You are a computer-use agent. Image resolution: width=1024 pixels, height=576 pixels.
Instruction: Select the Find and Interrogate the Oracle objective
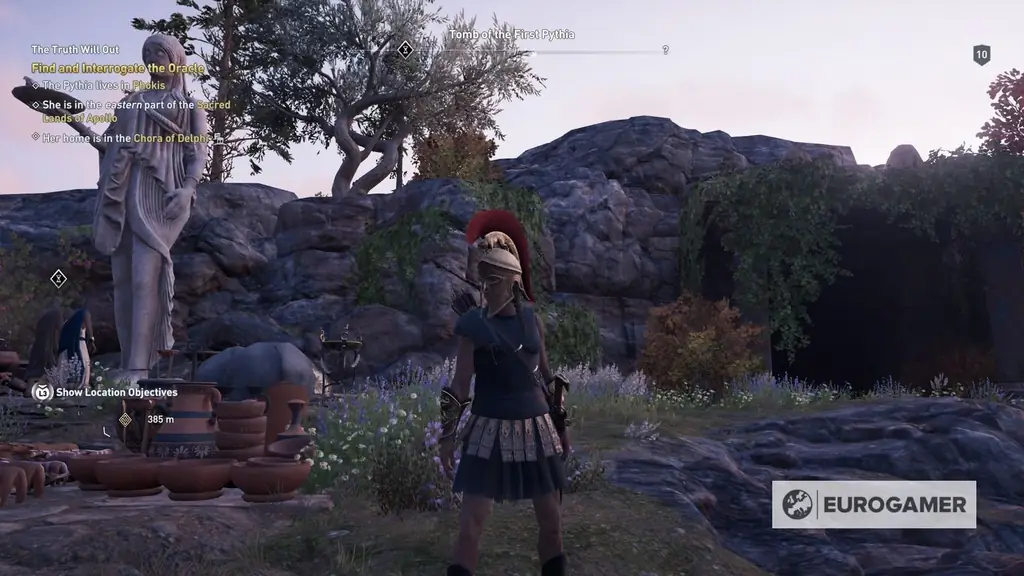point(117,68)
